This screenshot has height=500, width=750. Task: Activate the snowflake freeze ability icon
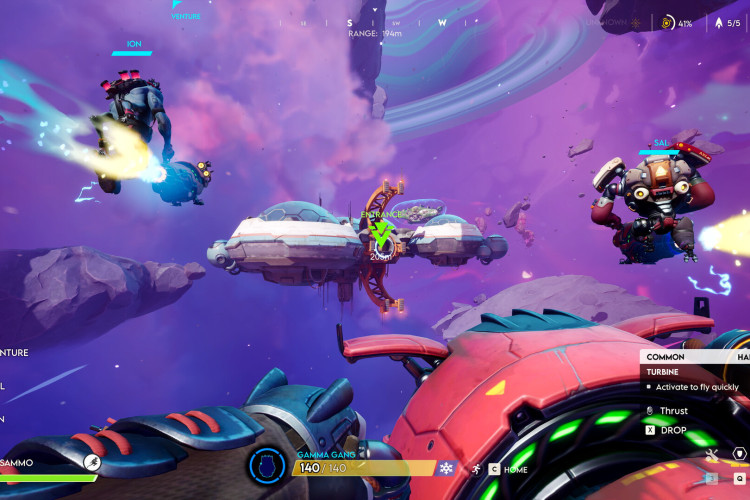[x=446, y=468]
